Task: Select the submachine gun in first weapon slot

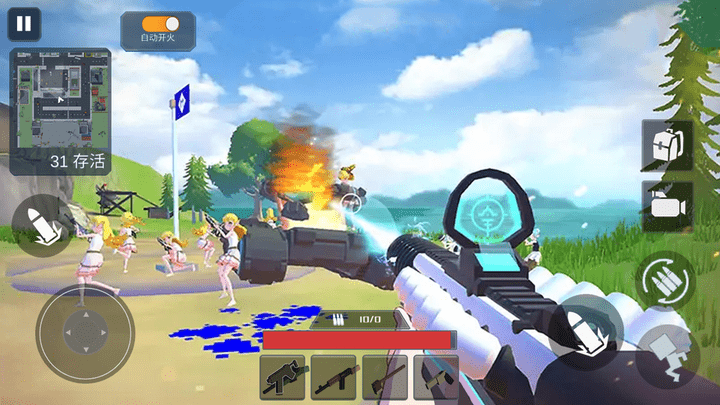Action: click(283, 378)
